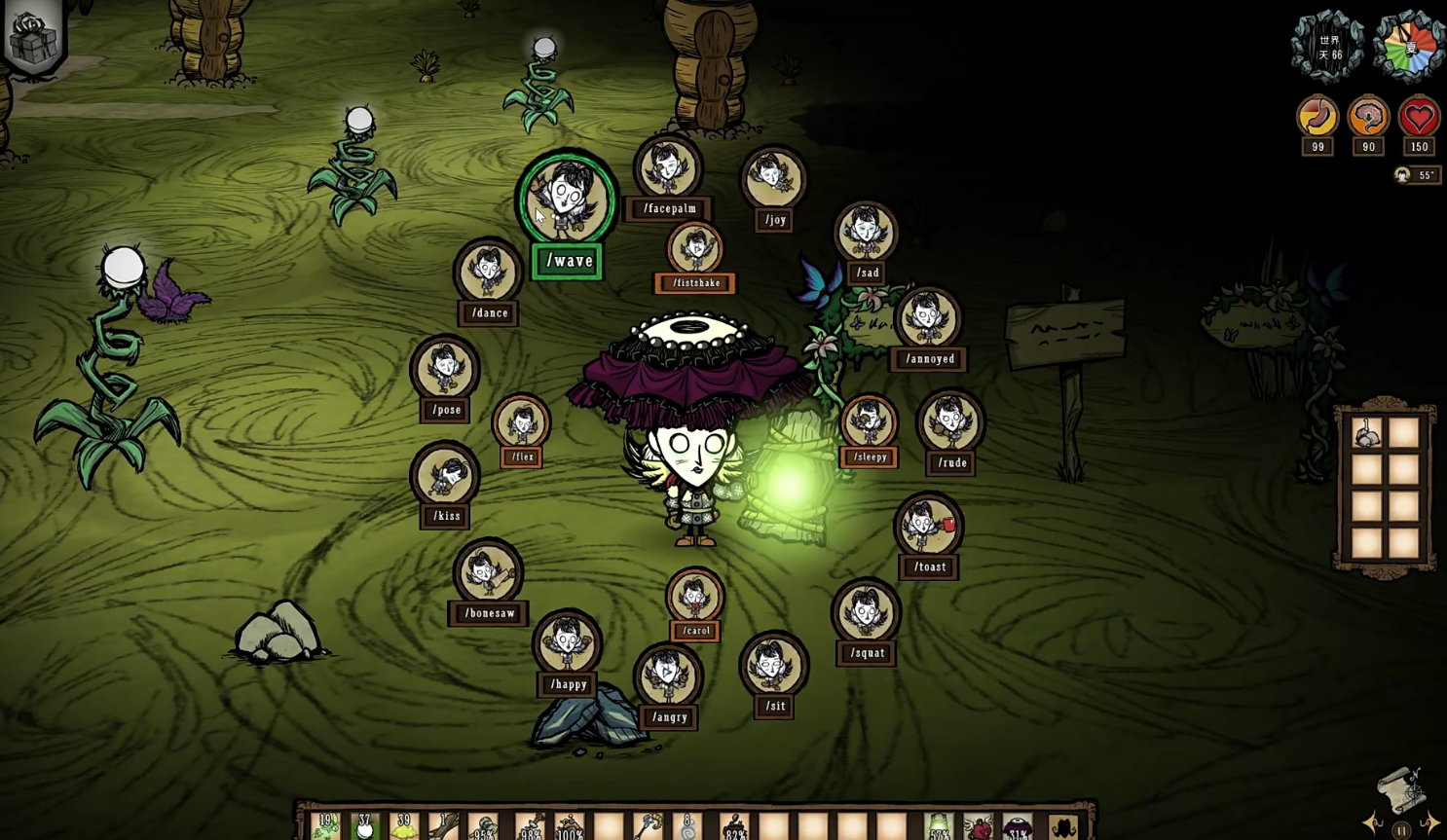Trigger the /rude emote
1447x840 pixels.
coord(950,423)
